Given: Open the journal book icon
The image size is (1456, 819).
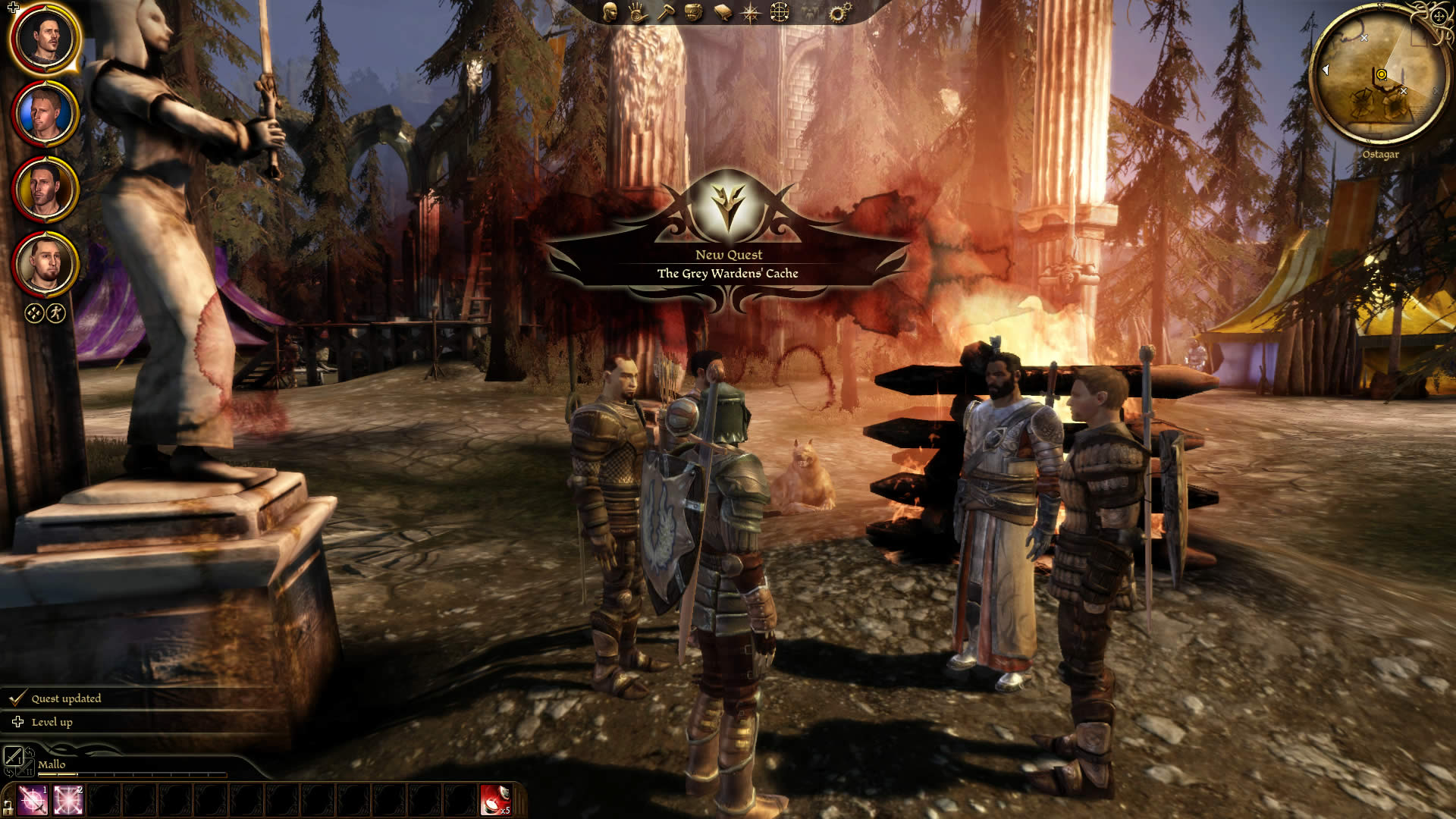Looking at the screenshot, I should (723, 12).
